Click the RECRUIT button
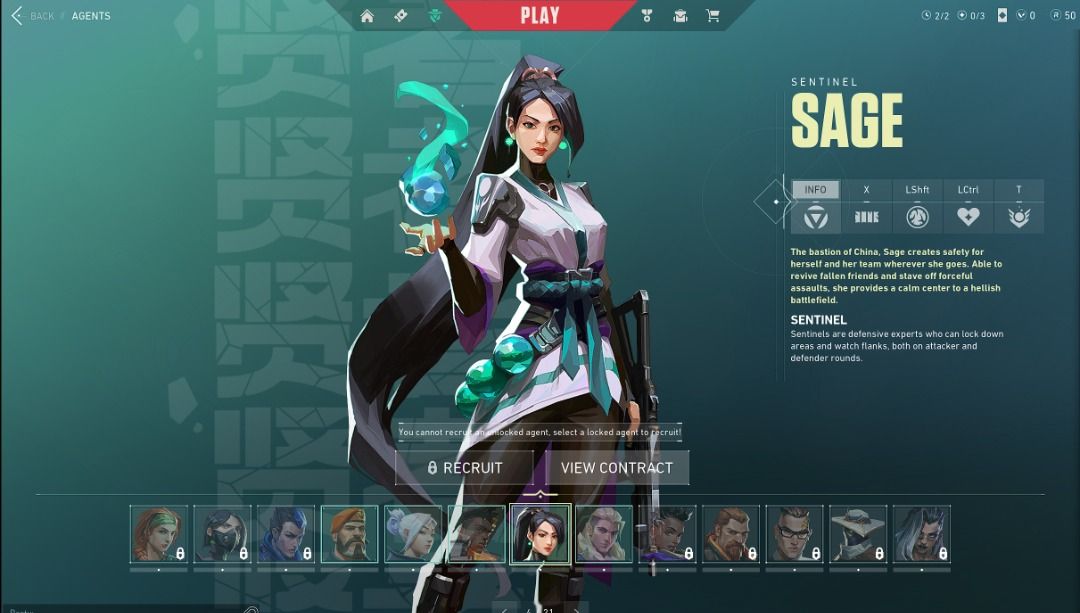Image resolution: width=1080 pixels, height=613 pixels. point(465,467)
